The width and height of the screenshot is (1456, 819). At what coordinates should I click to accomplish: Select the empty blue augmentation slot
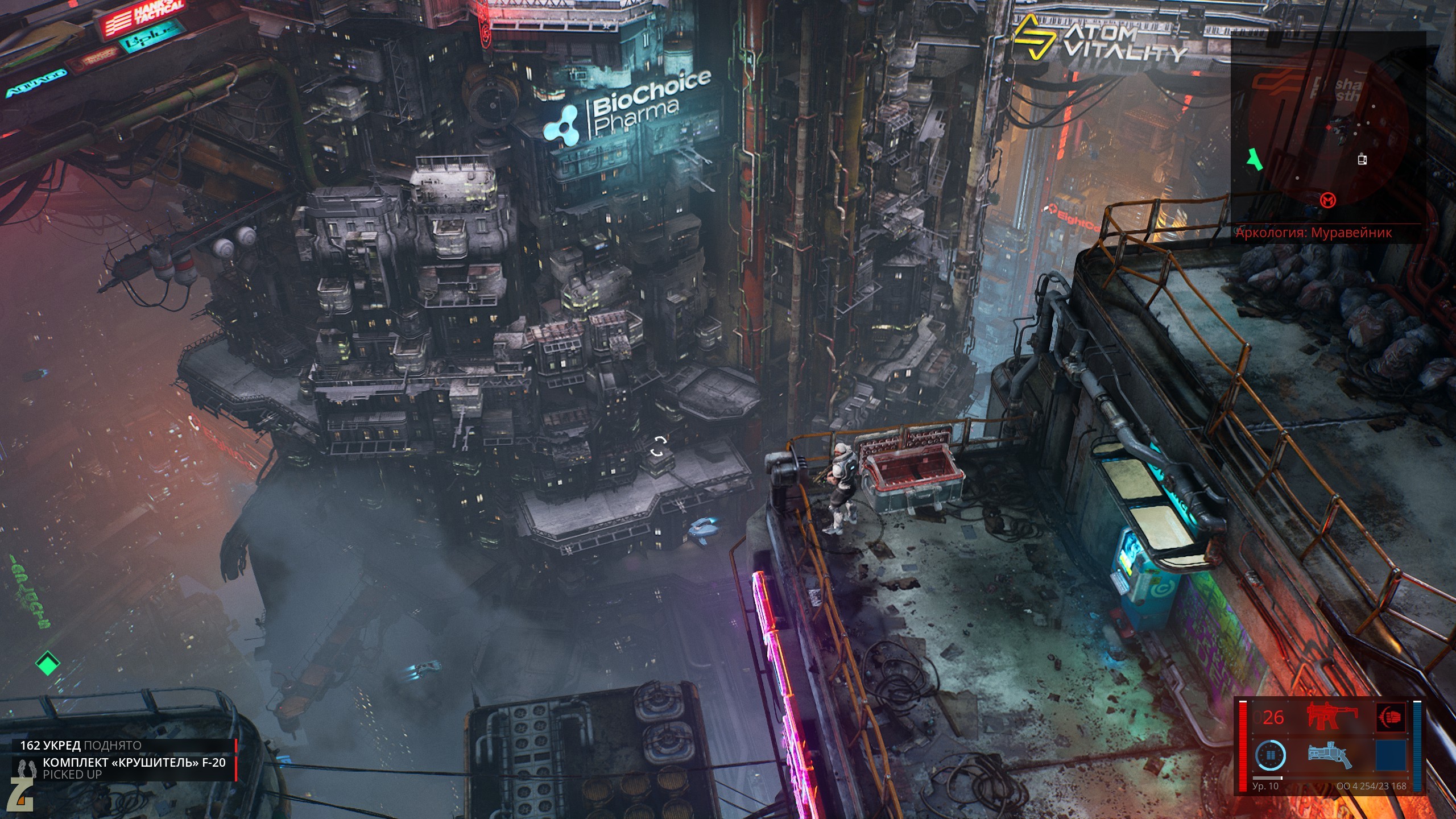coord(1390,755)
